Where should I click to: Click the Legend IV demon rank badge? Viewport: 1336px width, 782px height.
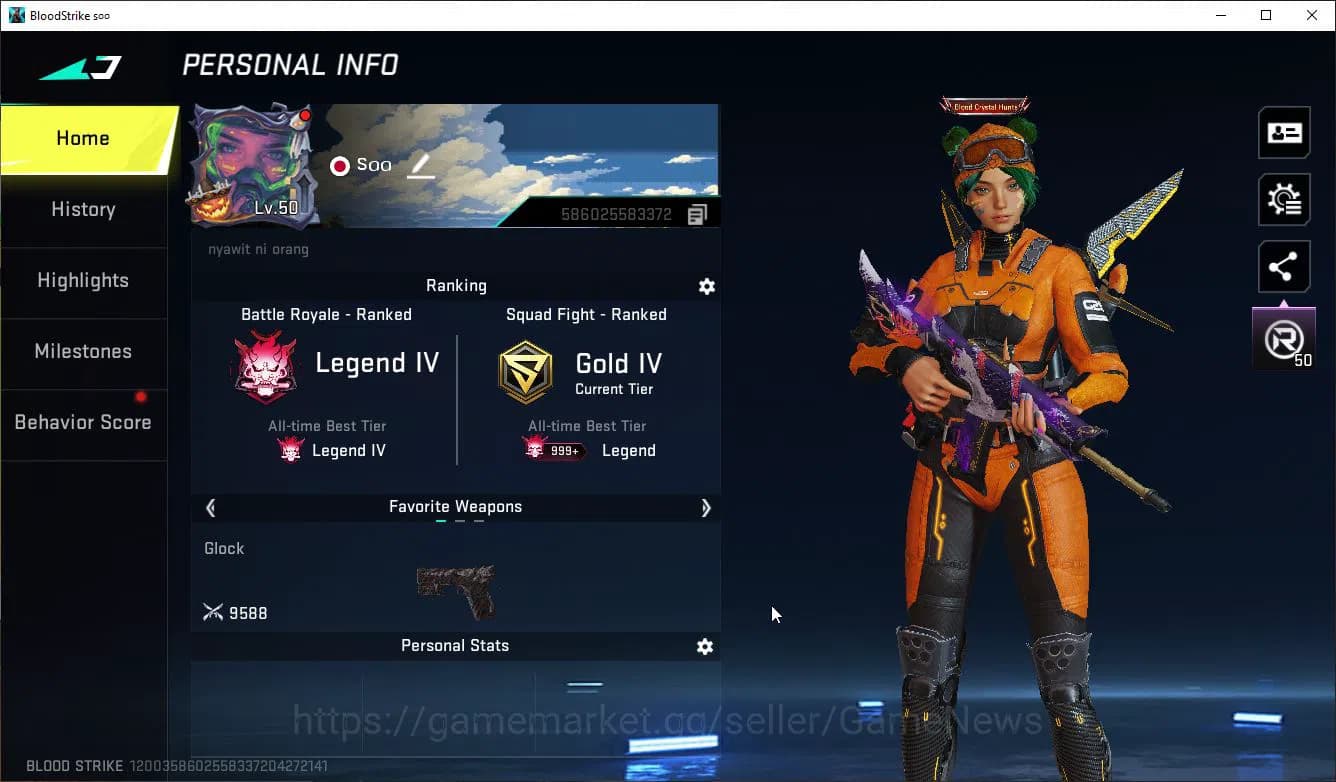(x=265, y=367)
